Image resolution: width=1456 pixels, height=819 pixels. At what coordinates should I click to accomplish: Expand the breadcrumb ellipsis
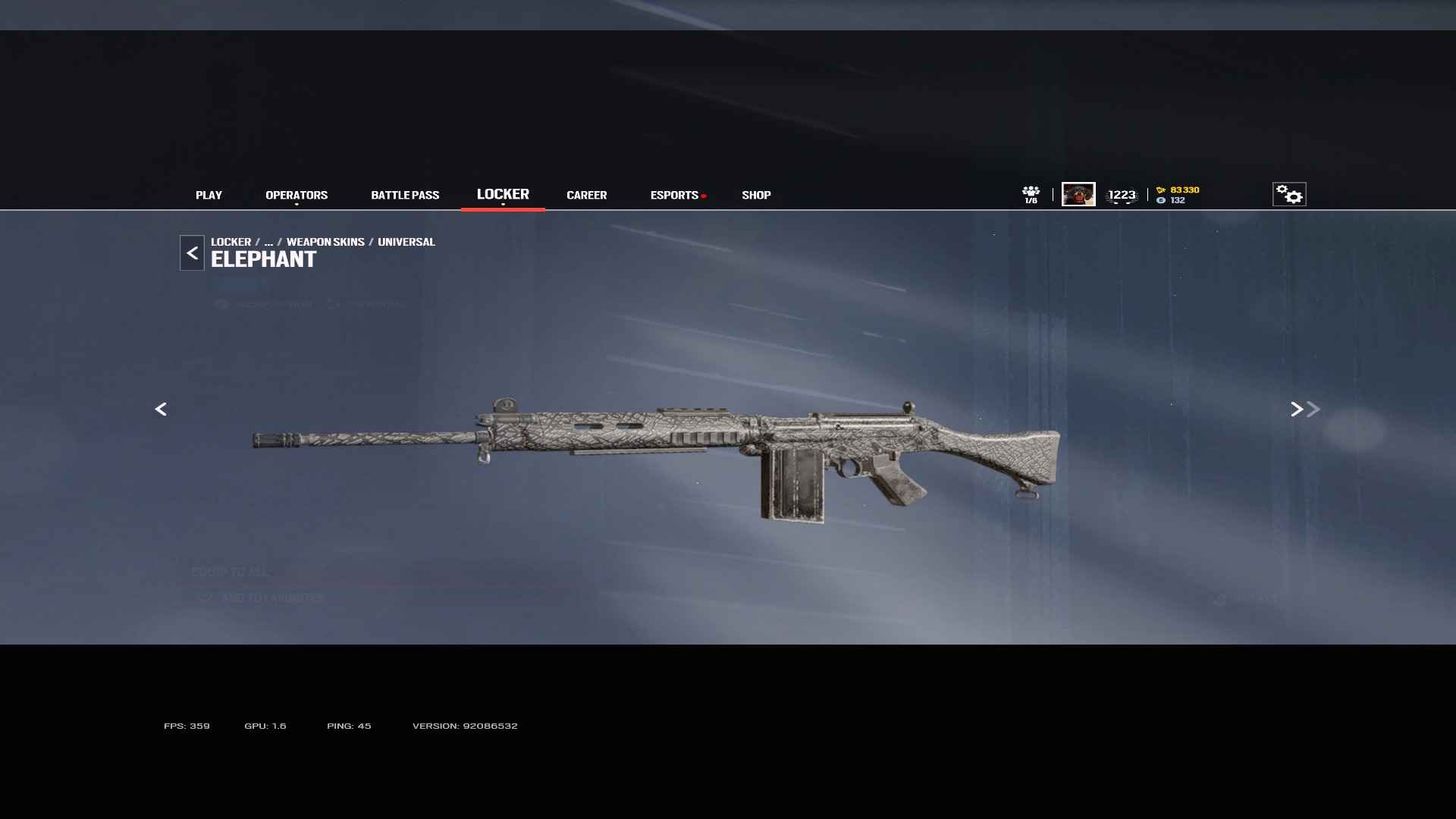tap(268, 242)
